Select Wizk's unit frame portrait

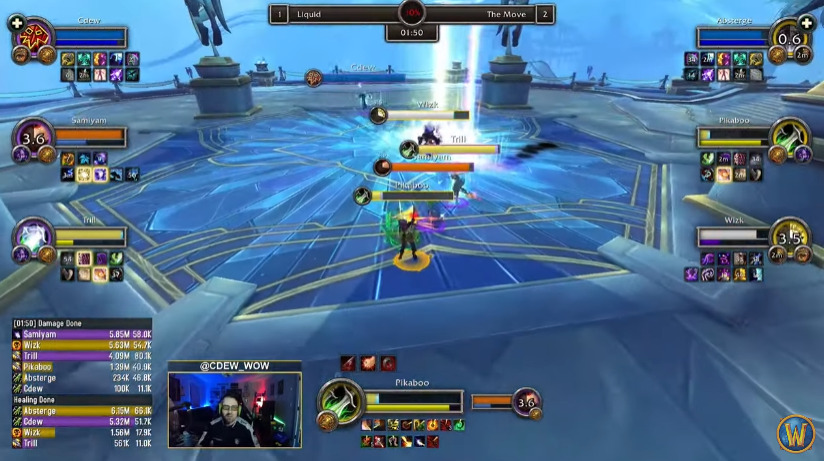coord(790,238)
